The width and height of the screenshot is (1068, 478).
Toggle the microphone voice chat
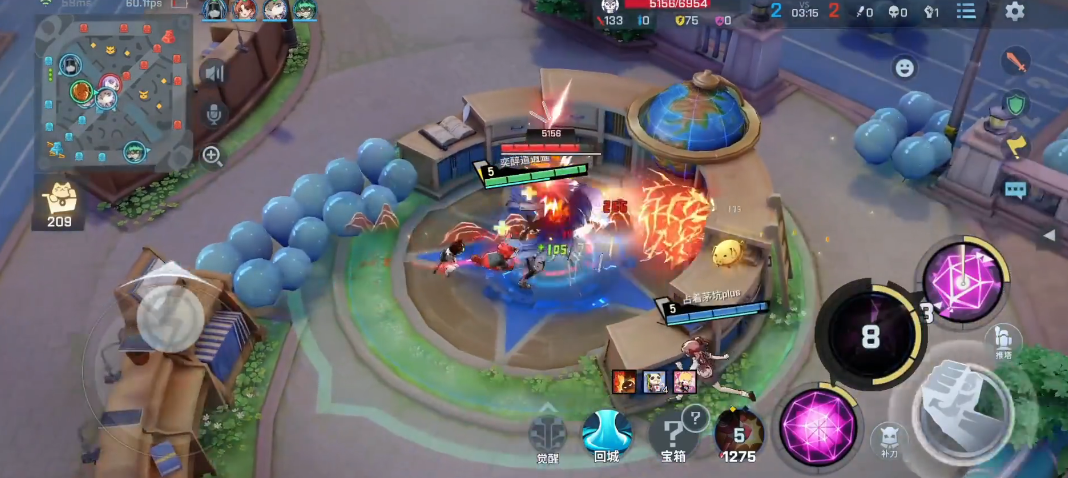point(213,114)
